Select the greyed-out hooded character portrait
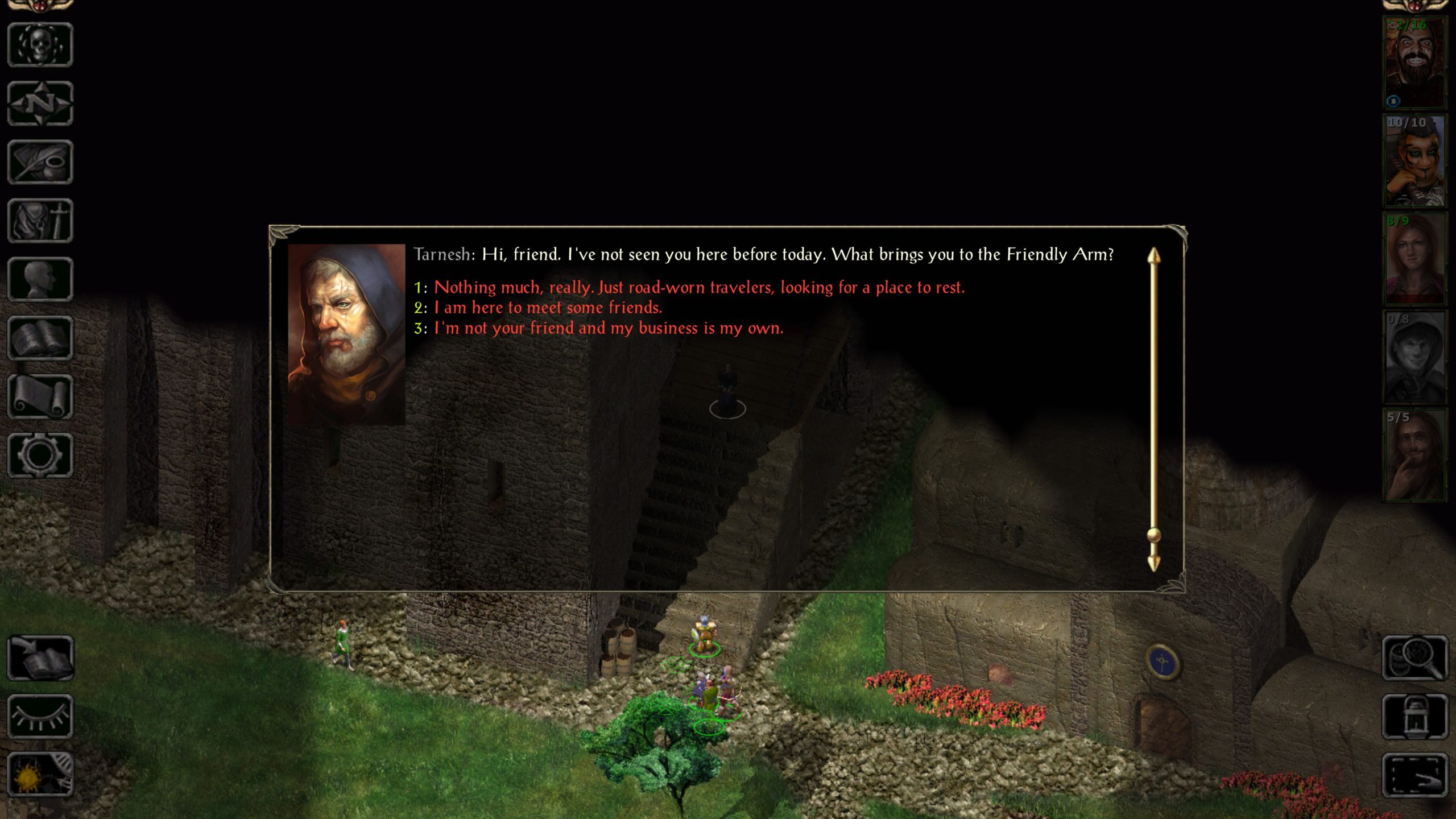This screenshot has width=1456, height=819. [1414, 357]
